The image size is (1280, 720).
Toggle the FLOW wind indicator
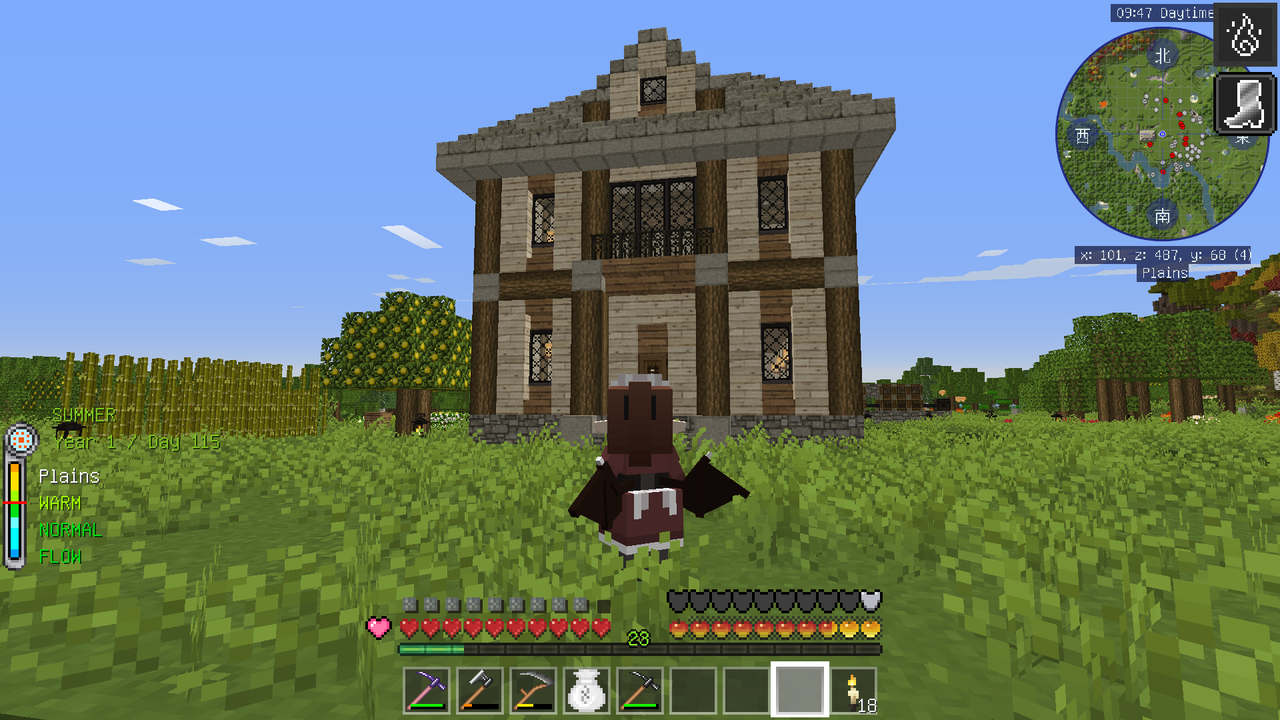tap(62, 555)
